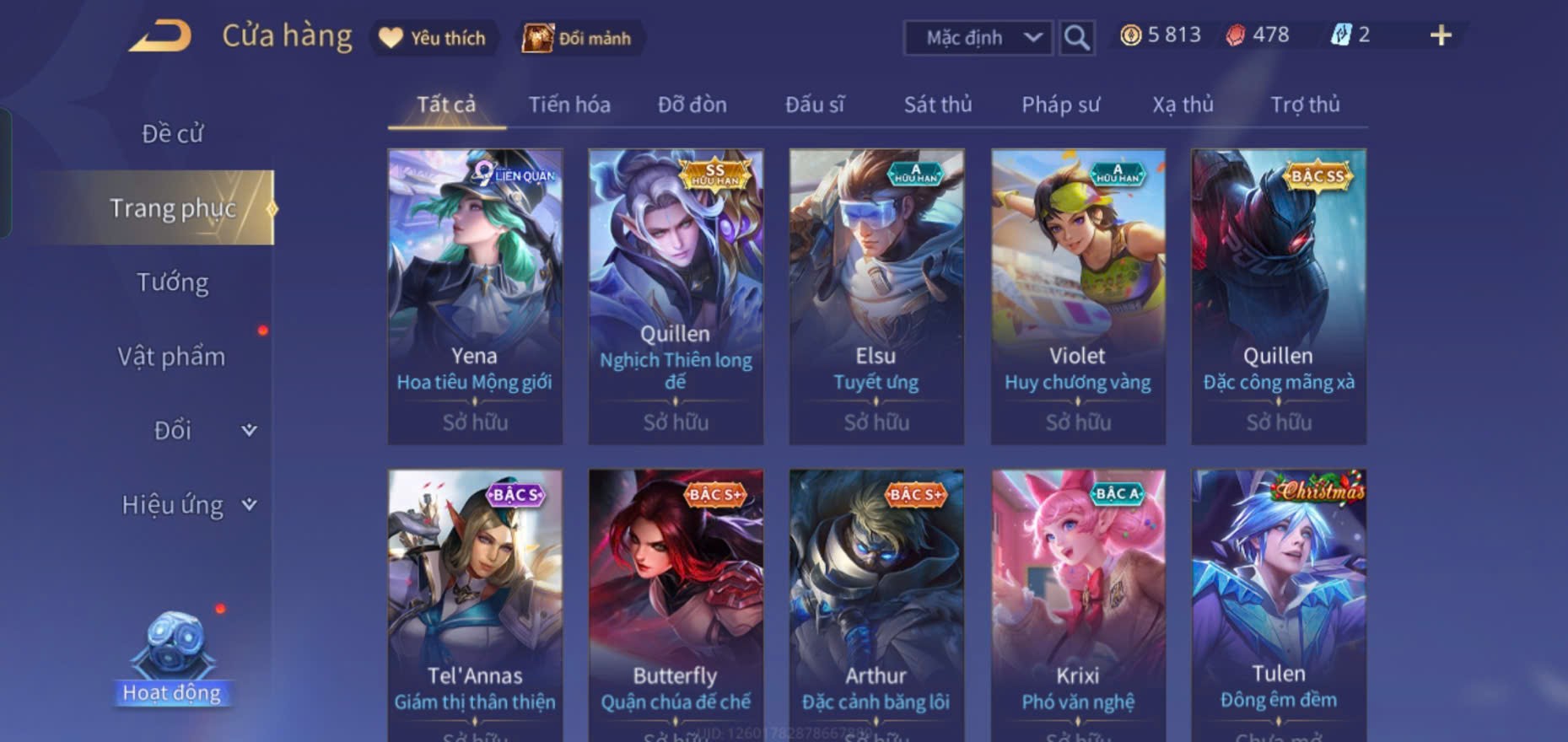Open the Vật phẩm section
The width and height of the screenshot is (1568, 742).
pyautogui.click(x=171, y=356)
